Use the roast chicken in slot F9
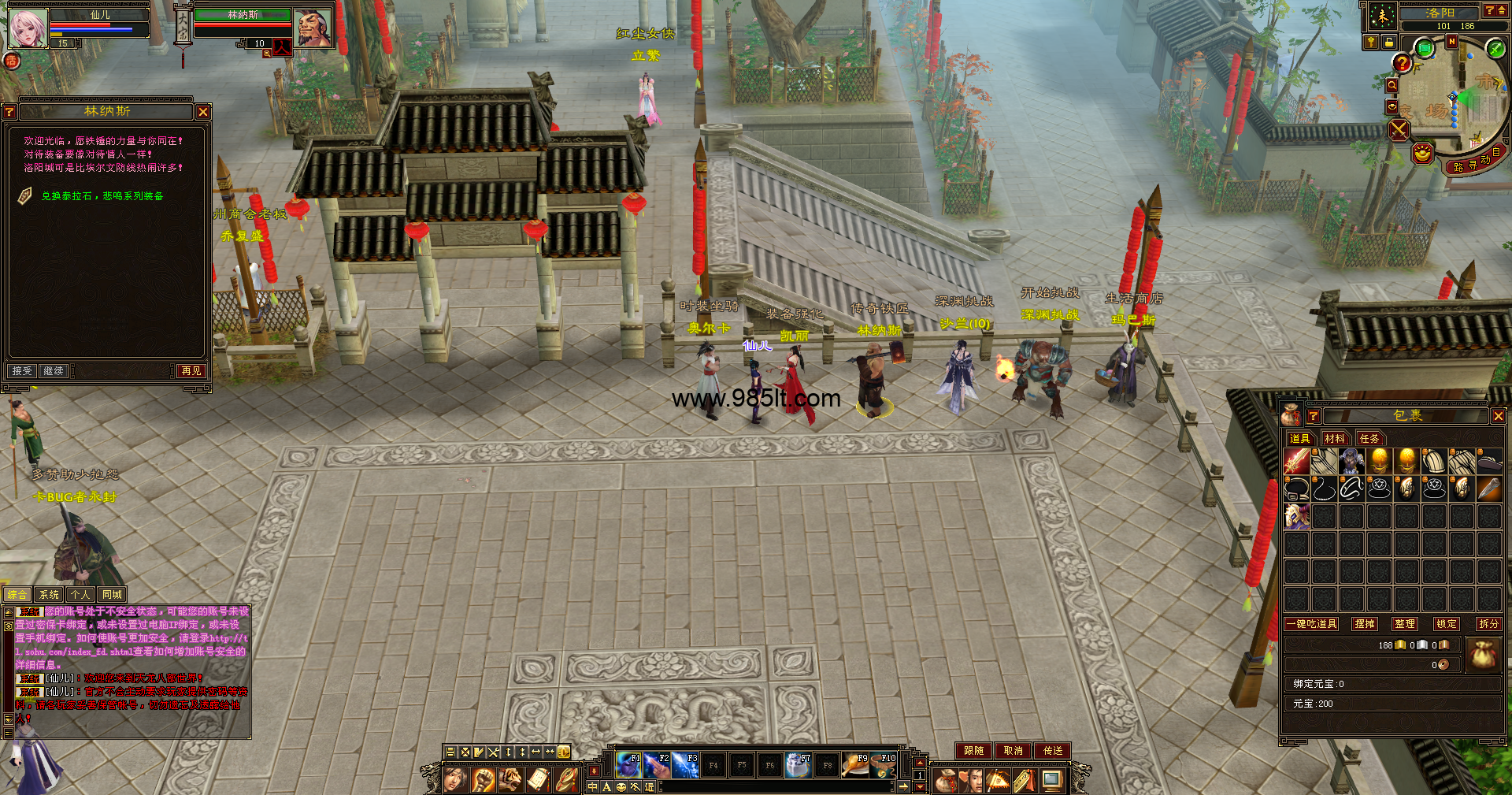This screenshot has height=795, width=1512. click(x=854, y=764)
